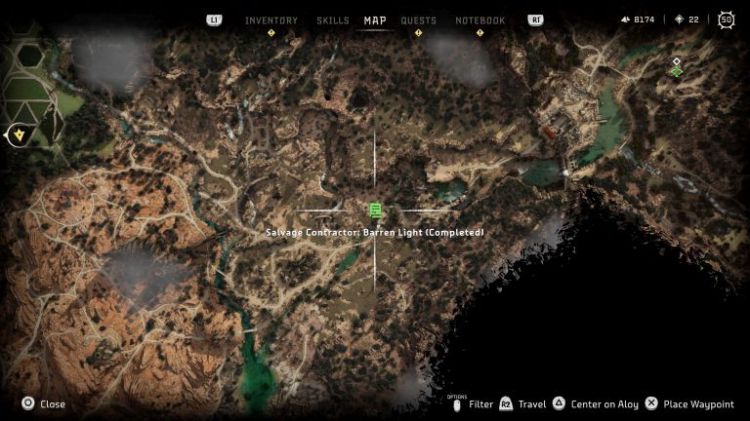The height and width of the screenshot is (421, 750).
Task: Select the green diamond marker with white waypoint
Action: point(677,68)
